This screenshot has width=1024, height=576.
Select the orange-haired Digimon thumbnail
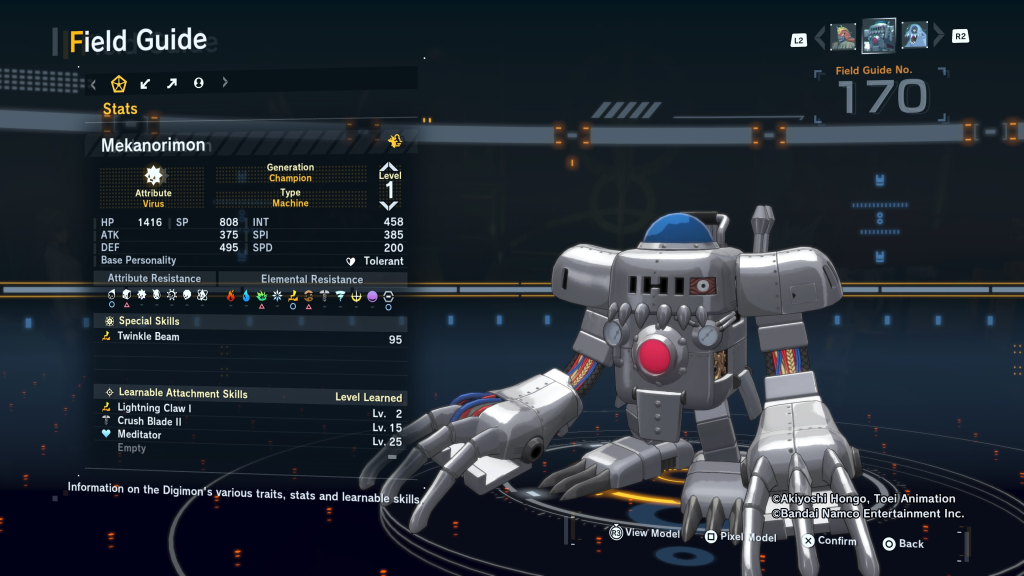(x=843, y=37)
